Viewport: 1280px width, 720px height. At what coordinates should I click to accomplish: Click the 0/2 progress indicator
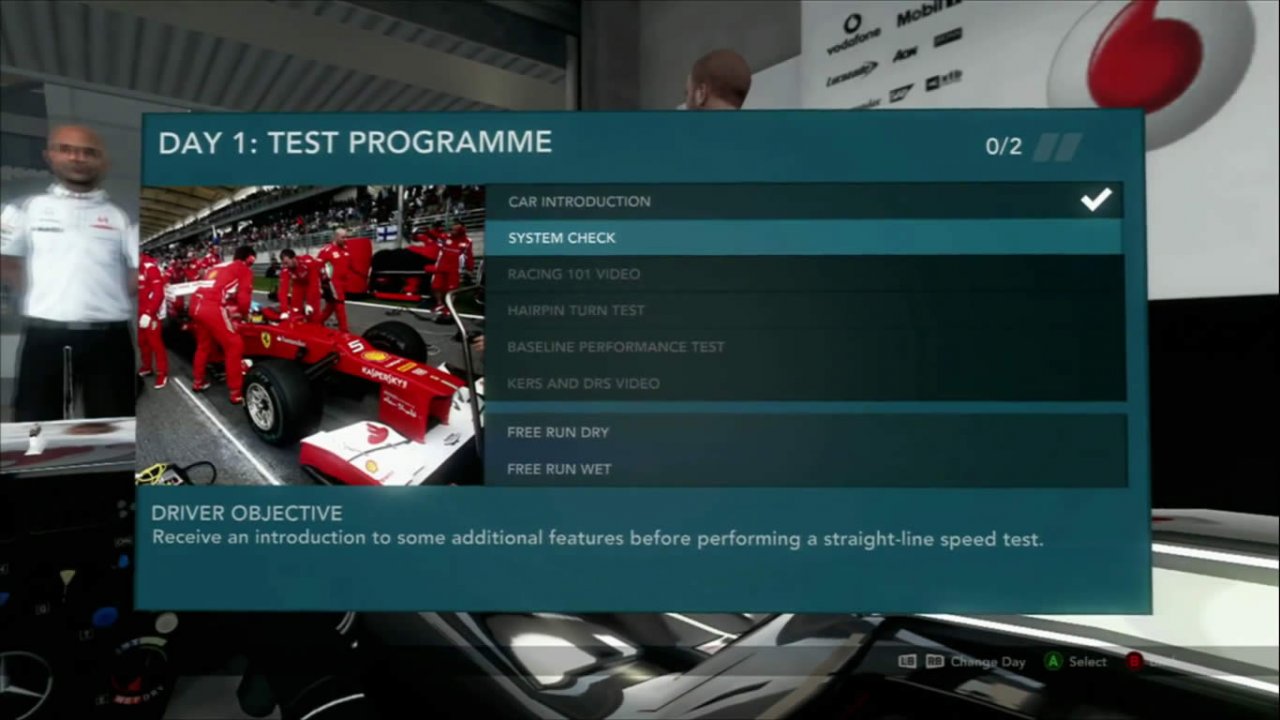1004,146
